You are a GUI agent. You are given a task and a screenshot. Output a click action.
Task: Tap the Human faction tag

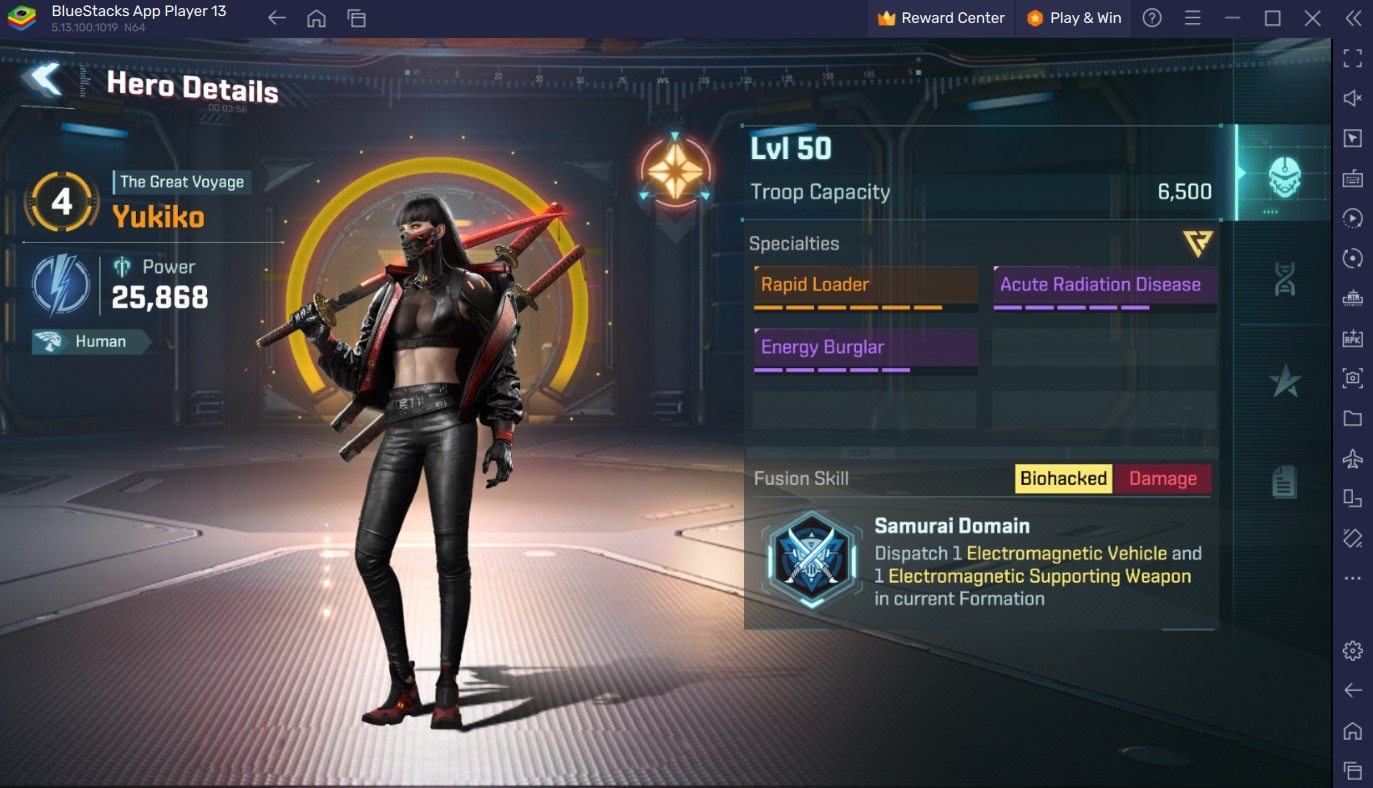pos(90,342)
